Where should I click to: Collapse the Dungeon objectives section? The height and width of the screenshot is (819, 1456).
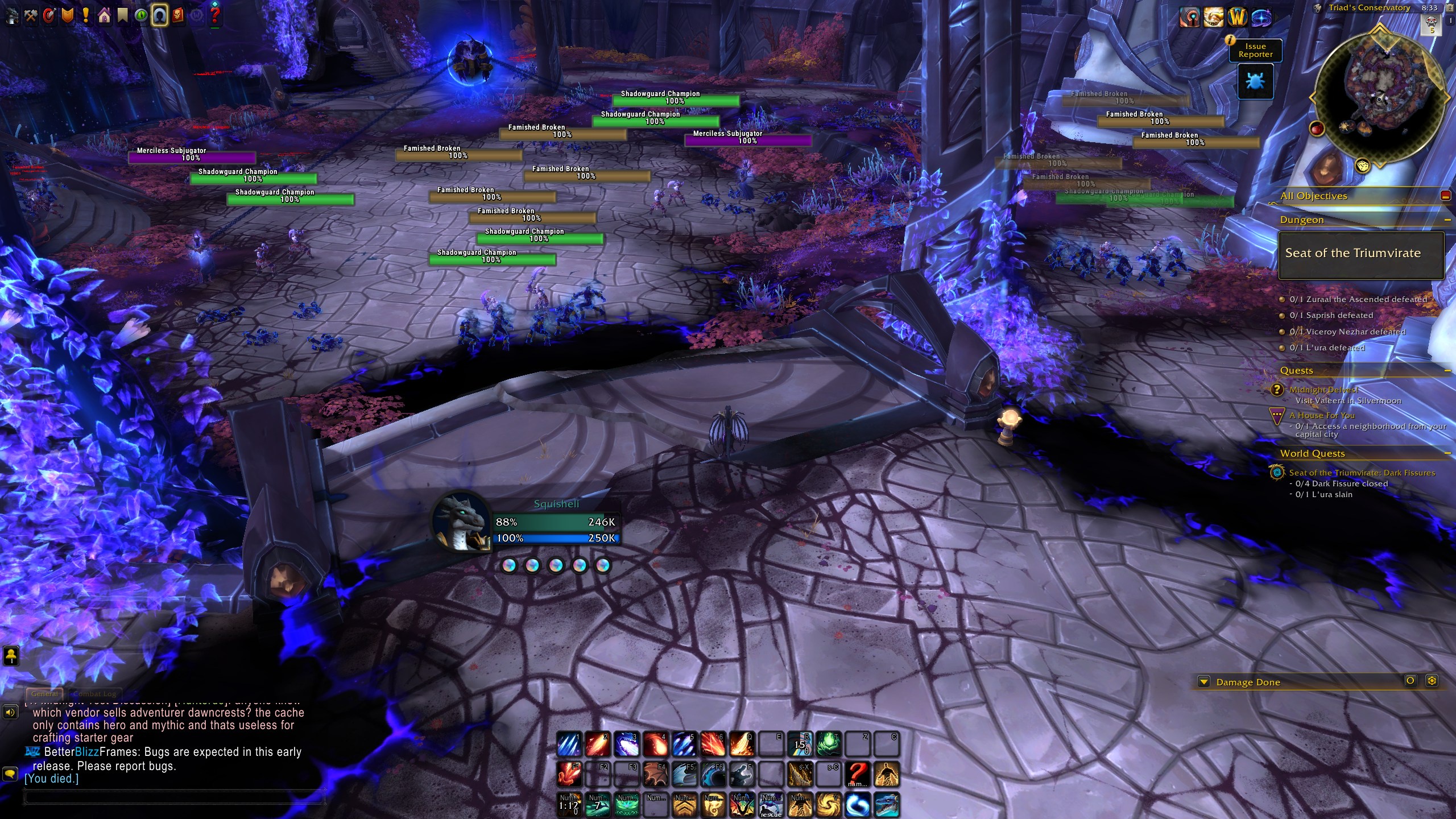1448,219
